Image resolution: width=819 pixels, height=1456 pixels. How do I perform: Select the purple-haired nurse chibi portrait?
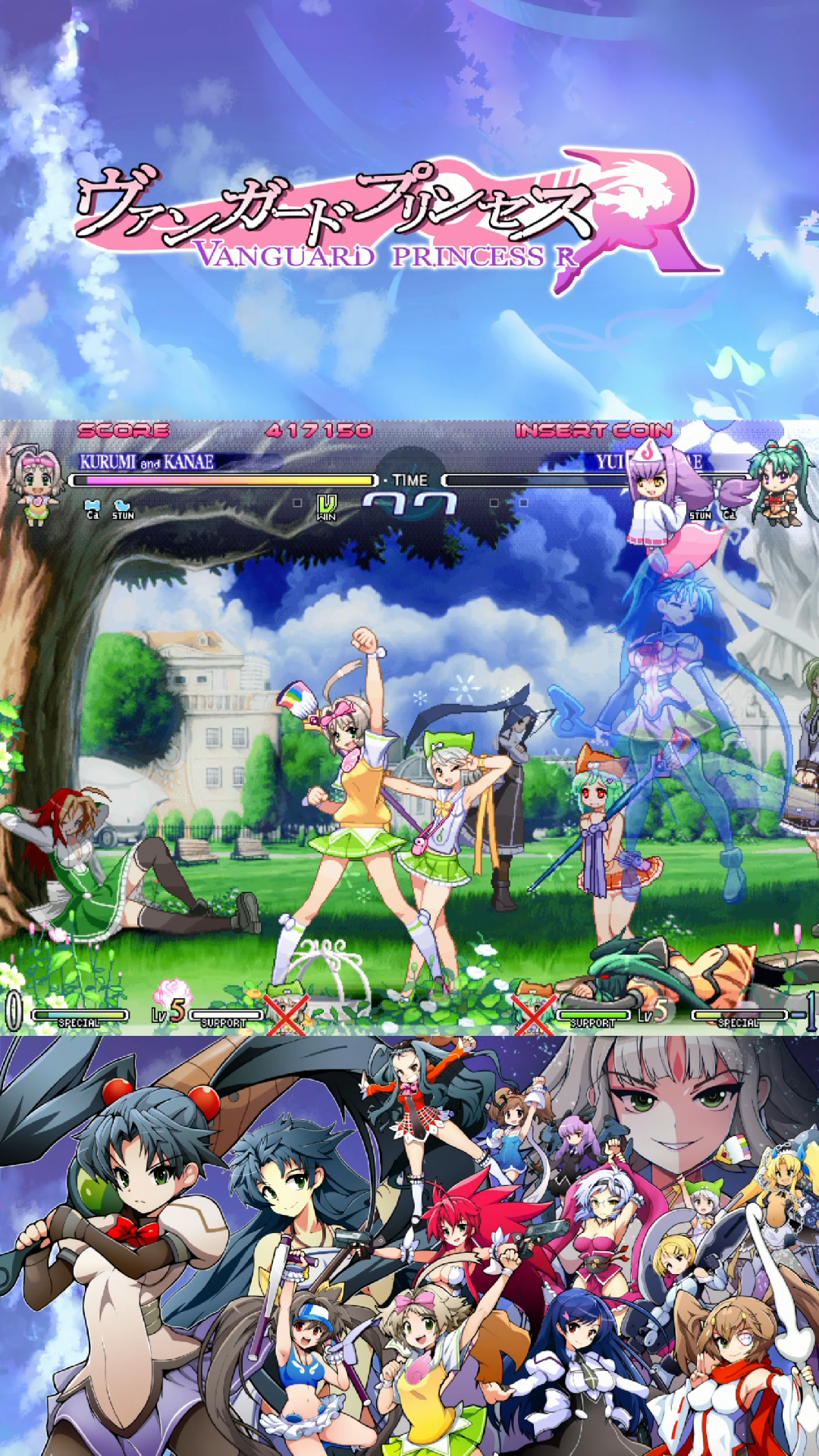click(x=657, y=491)
